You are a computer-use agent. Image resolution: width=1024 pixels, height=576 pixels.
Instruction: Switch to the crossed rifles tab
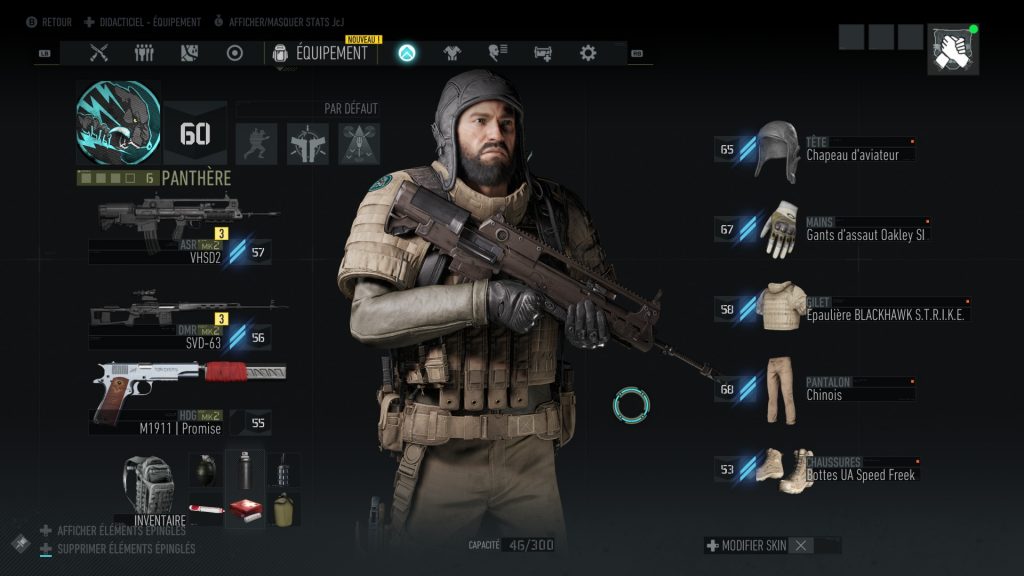tap(99, 53)
